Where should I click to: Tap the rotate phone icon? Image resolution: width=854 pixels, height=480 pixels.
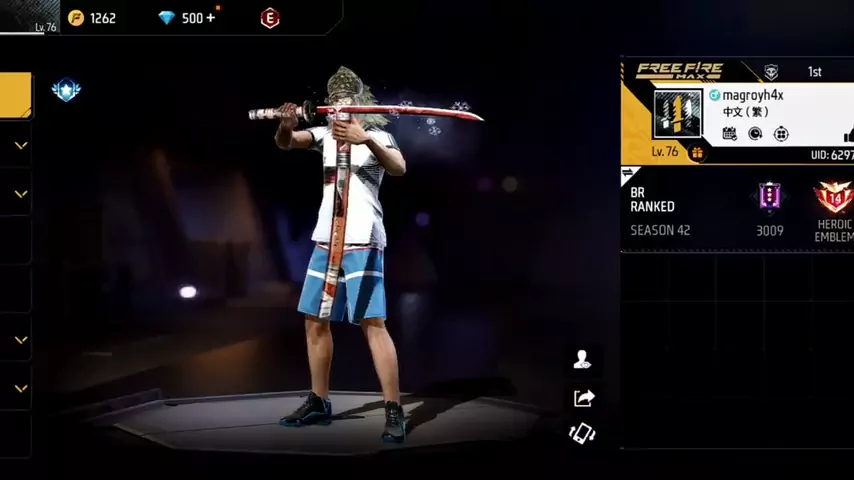582,433
